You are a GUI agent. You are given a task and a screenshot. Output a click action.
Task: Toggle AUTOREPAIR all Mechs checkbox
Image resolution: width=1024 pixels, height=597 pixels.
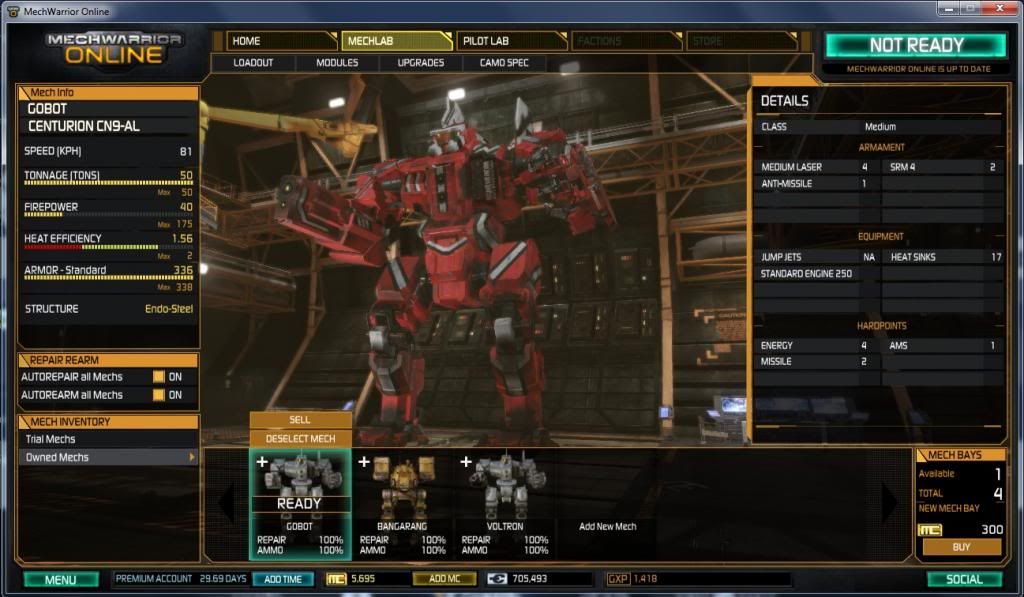pos(158,377)
